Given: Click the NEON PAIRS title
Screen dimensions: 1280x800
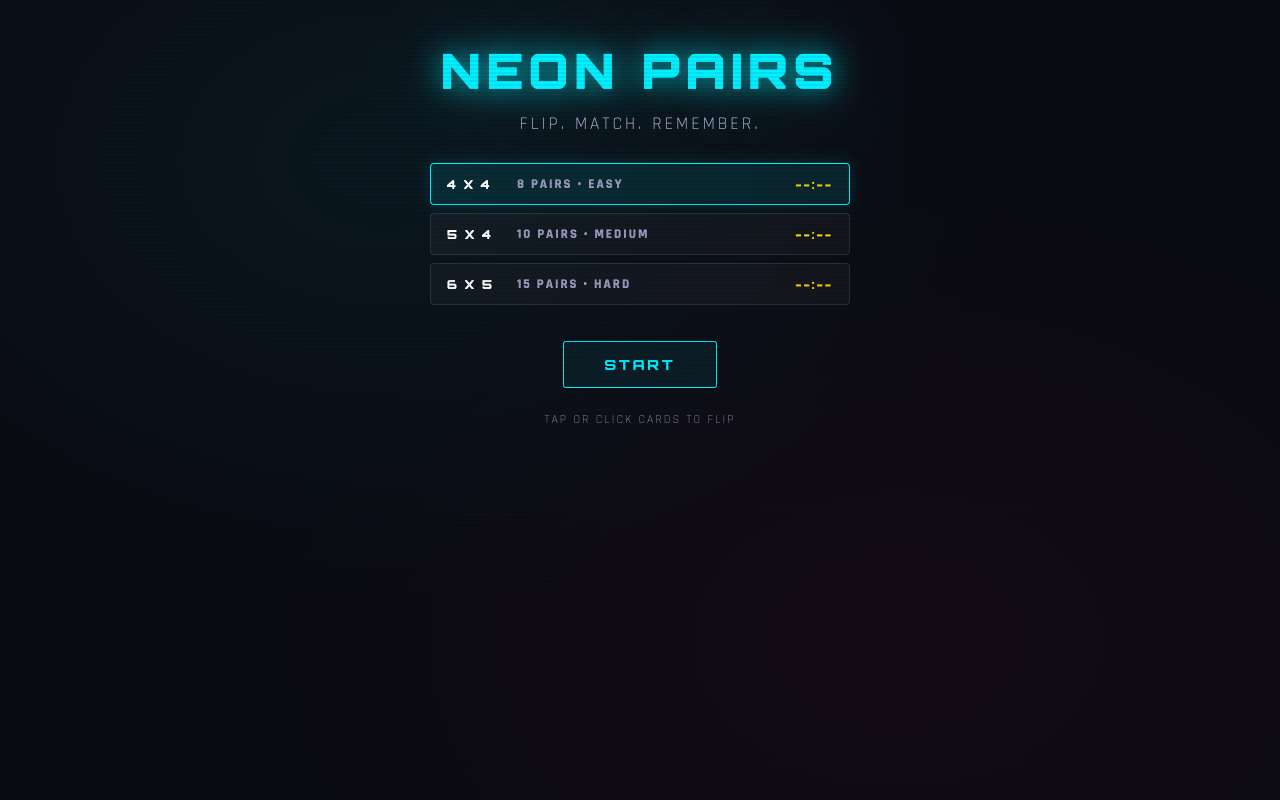Looking at the screenshot, I should click(637, 70).
